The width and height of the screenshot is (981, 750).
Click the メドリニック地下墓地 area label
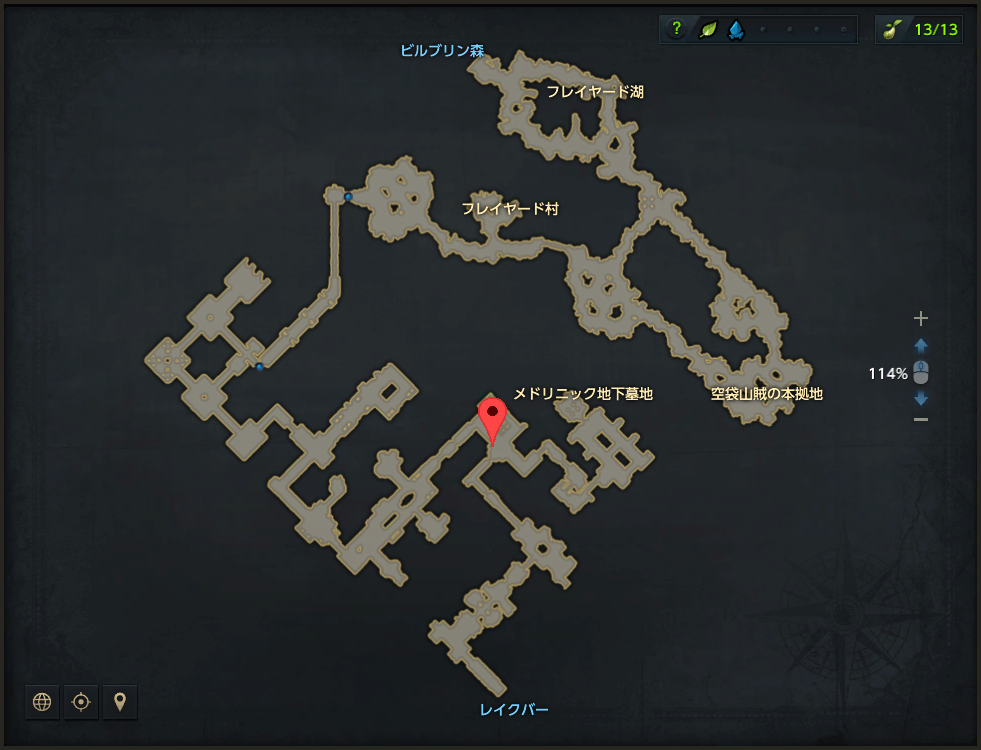(x=583, y=394)
